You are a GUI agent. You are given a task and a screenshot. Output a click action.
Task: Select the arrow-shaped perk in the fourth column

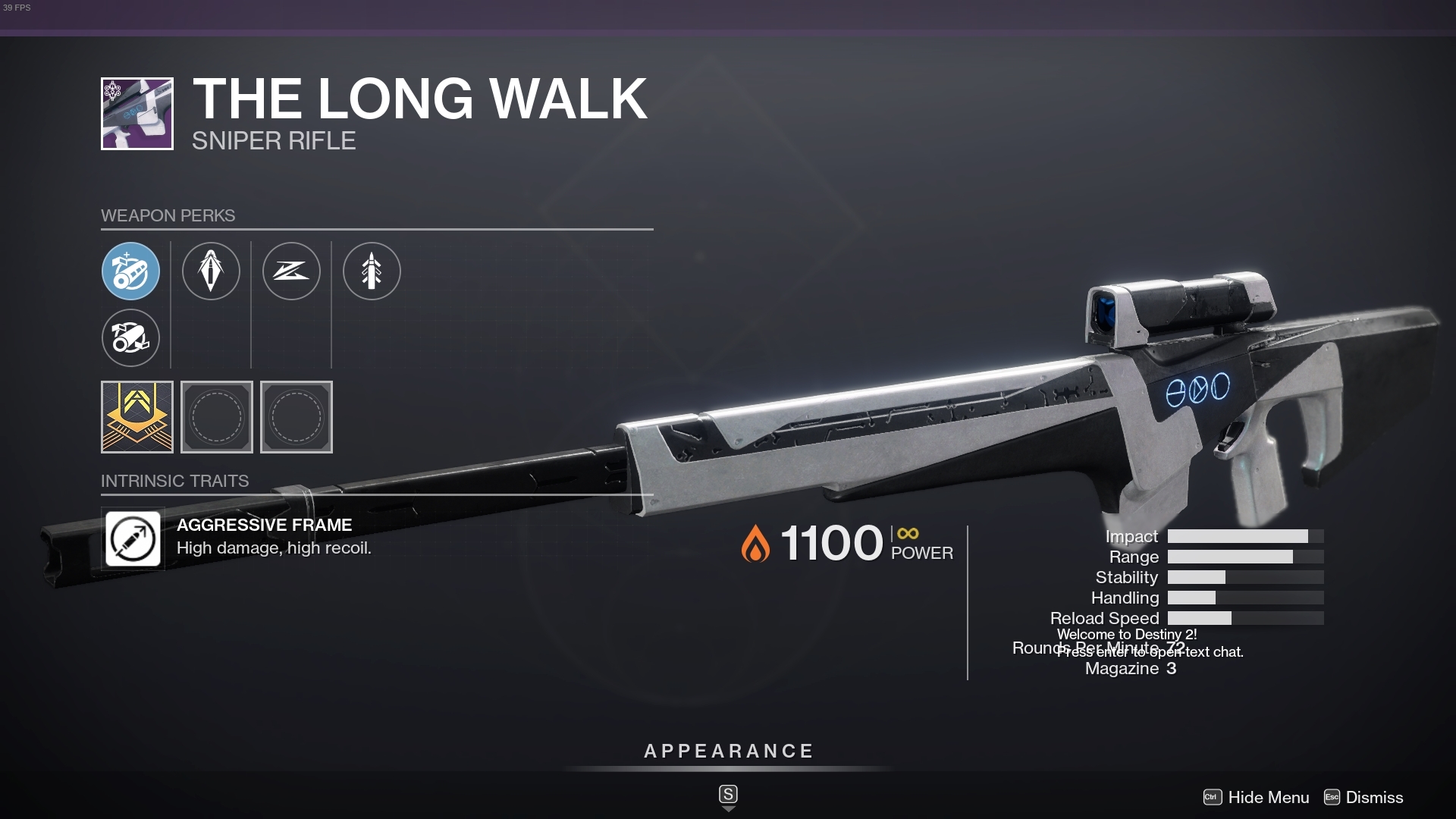(x=372, y=271)
